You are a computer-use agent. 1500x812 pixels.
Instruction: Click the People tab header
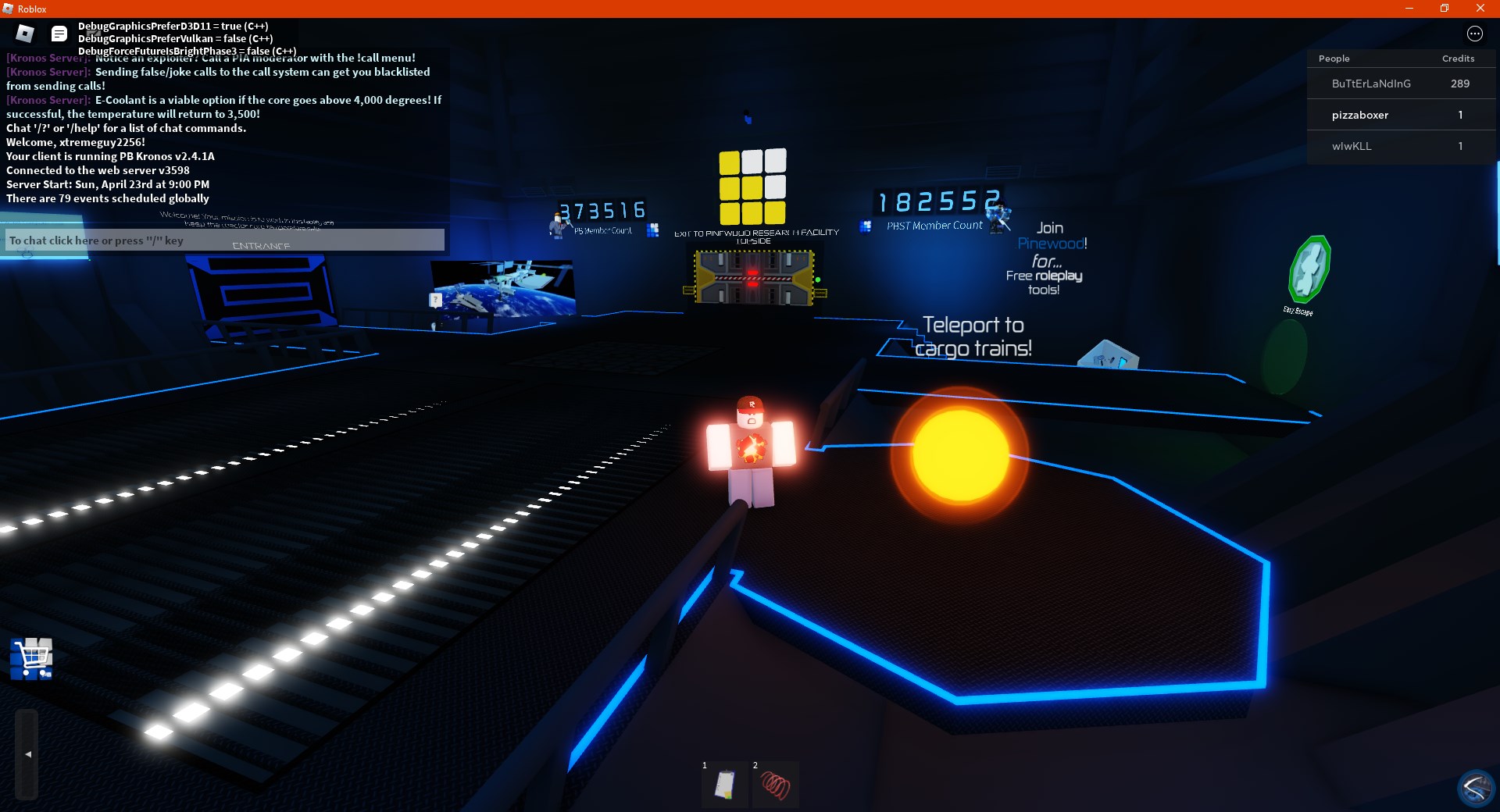click(1334, 59)
